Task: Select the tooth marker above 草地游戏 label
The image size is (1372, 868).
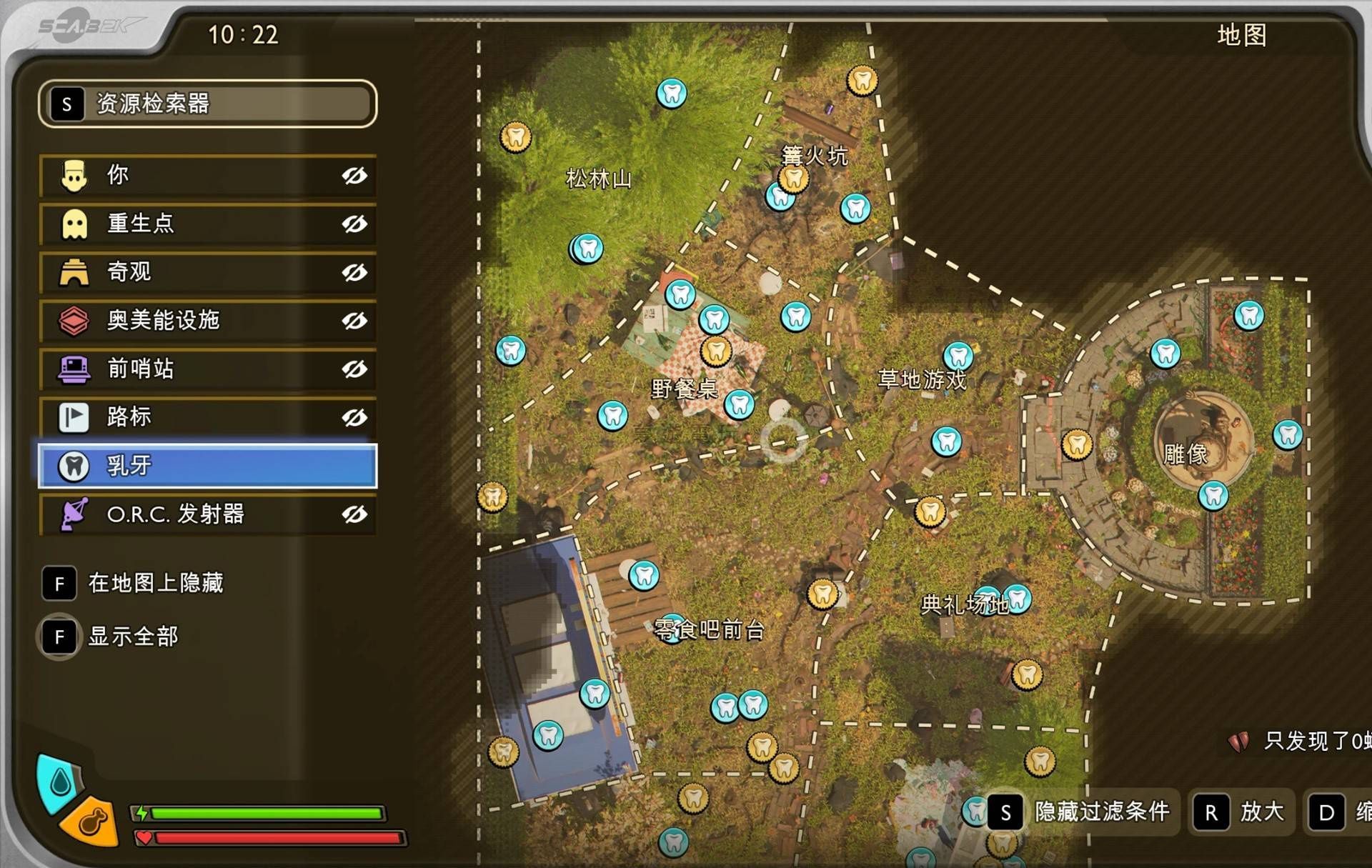Action: tap(958, 356)
